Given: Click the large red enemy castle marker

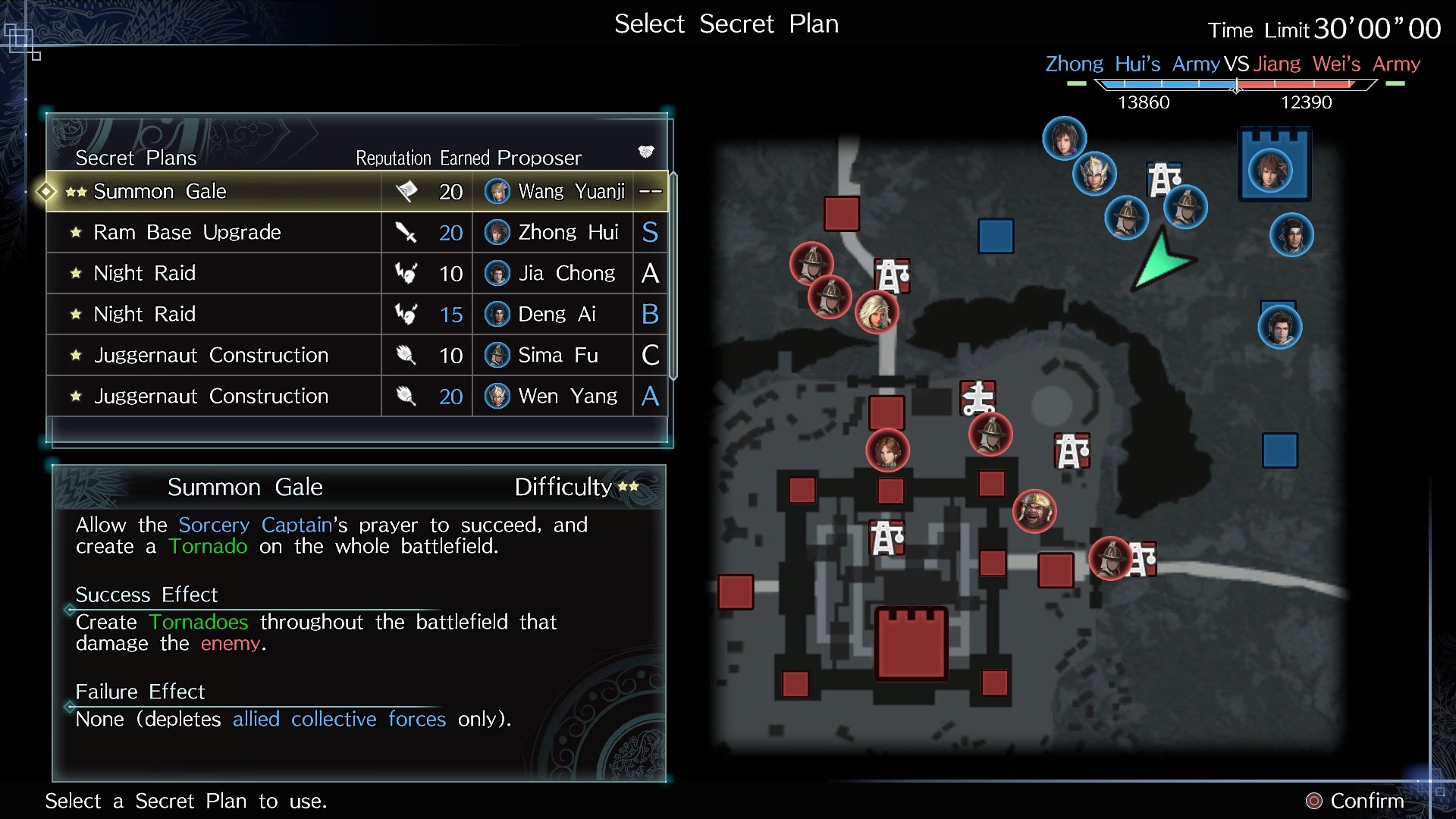Looking at the screenshot, I should [x=912, y=643].
